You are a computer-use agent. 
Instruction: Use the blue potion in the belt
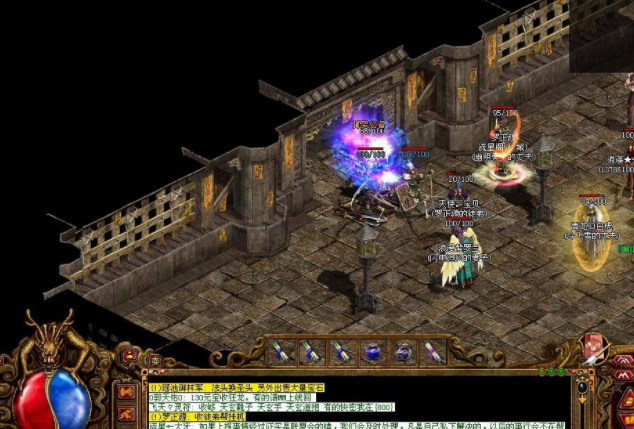(x=371, y=351)
